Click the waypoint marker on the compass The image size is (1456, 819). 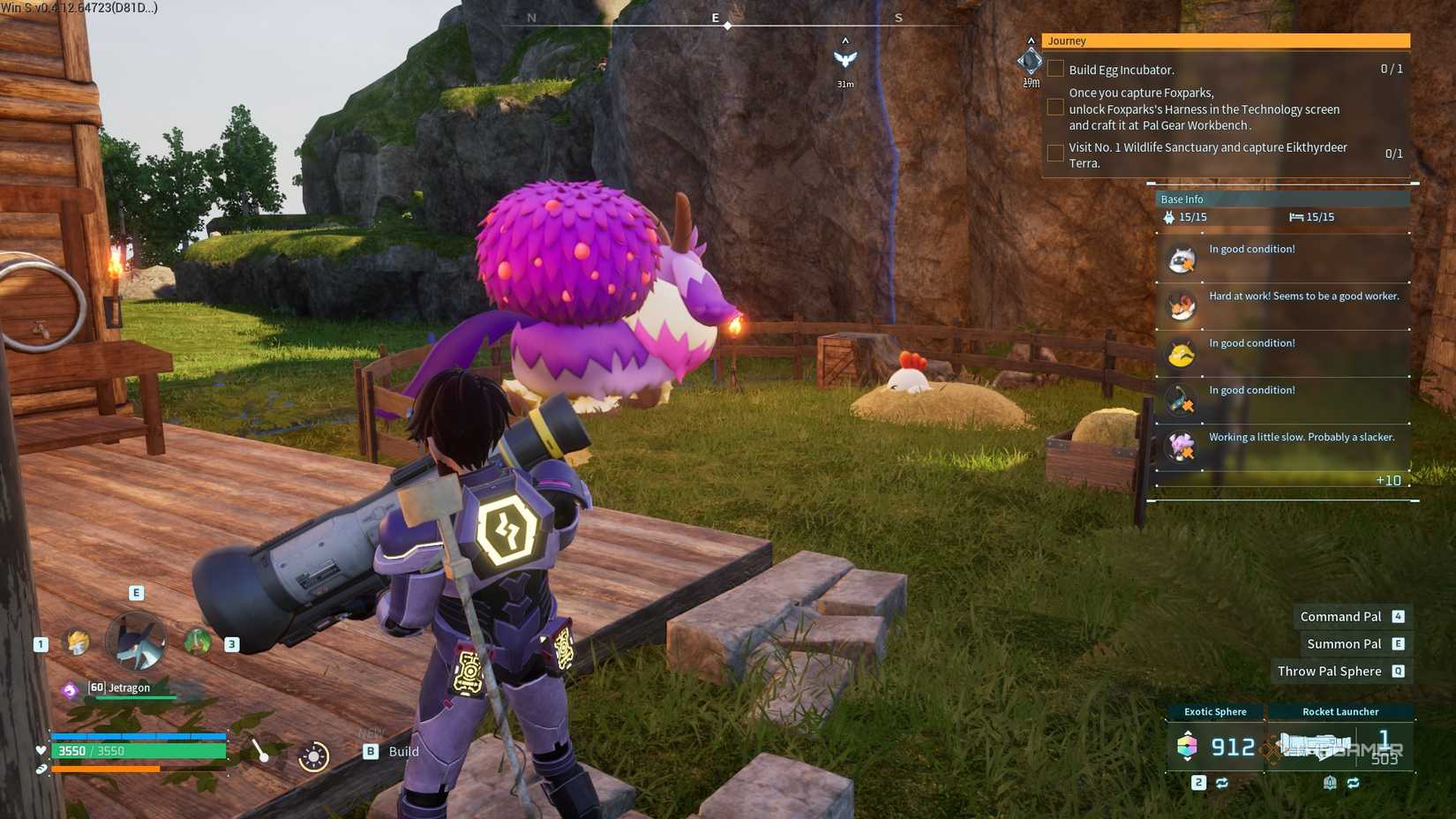click(727, 25)
